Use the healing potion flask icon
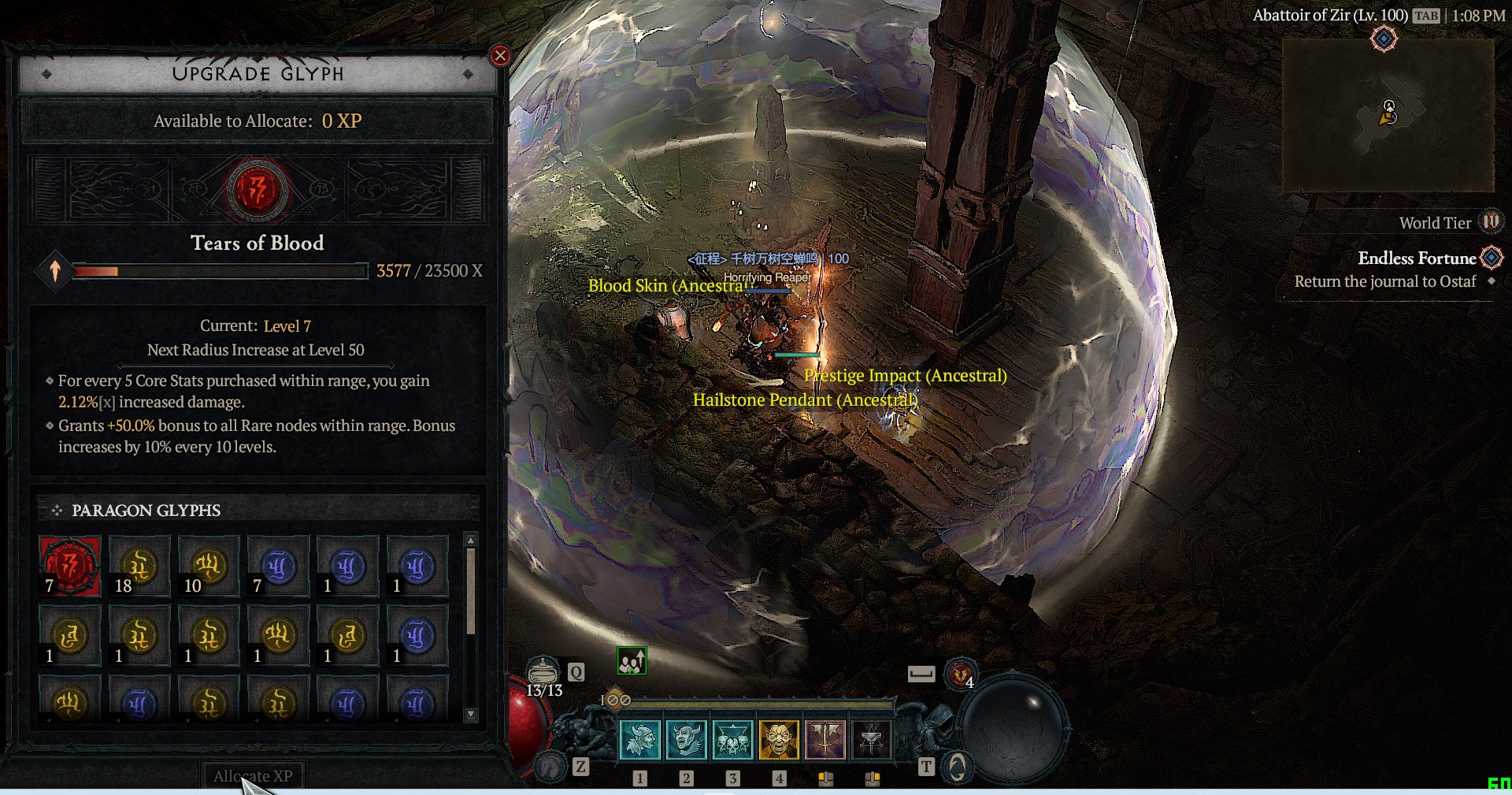 543,672
